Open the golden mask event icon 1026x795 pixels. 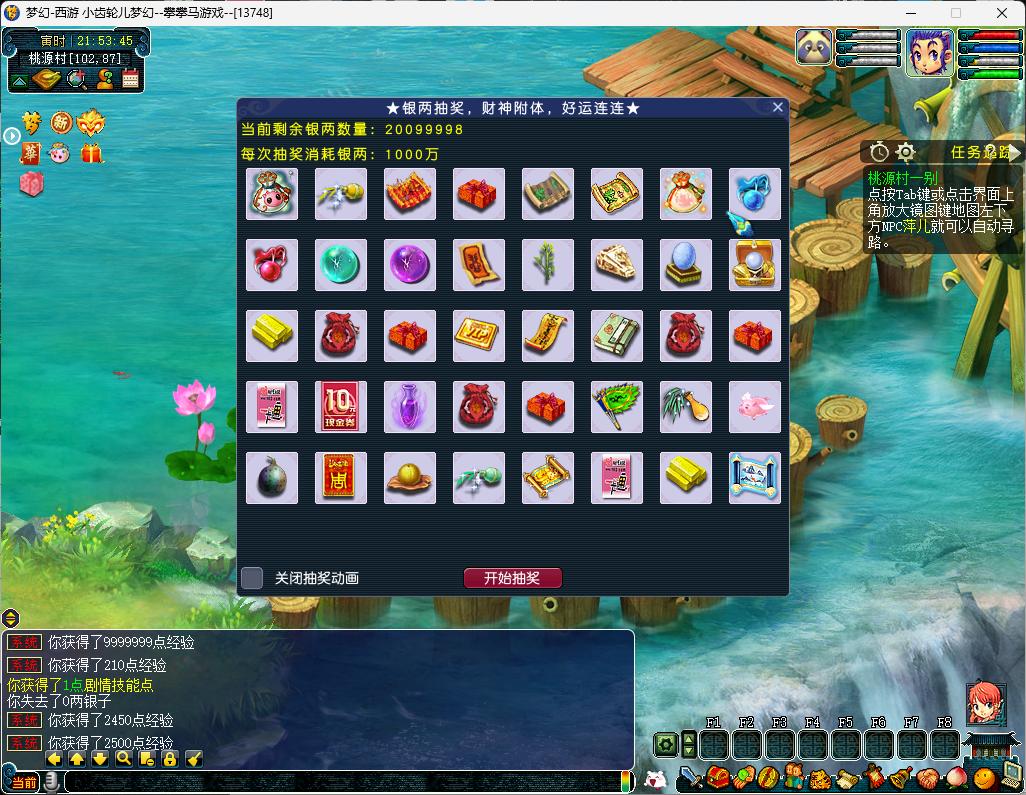click(x=90, y=122)
